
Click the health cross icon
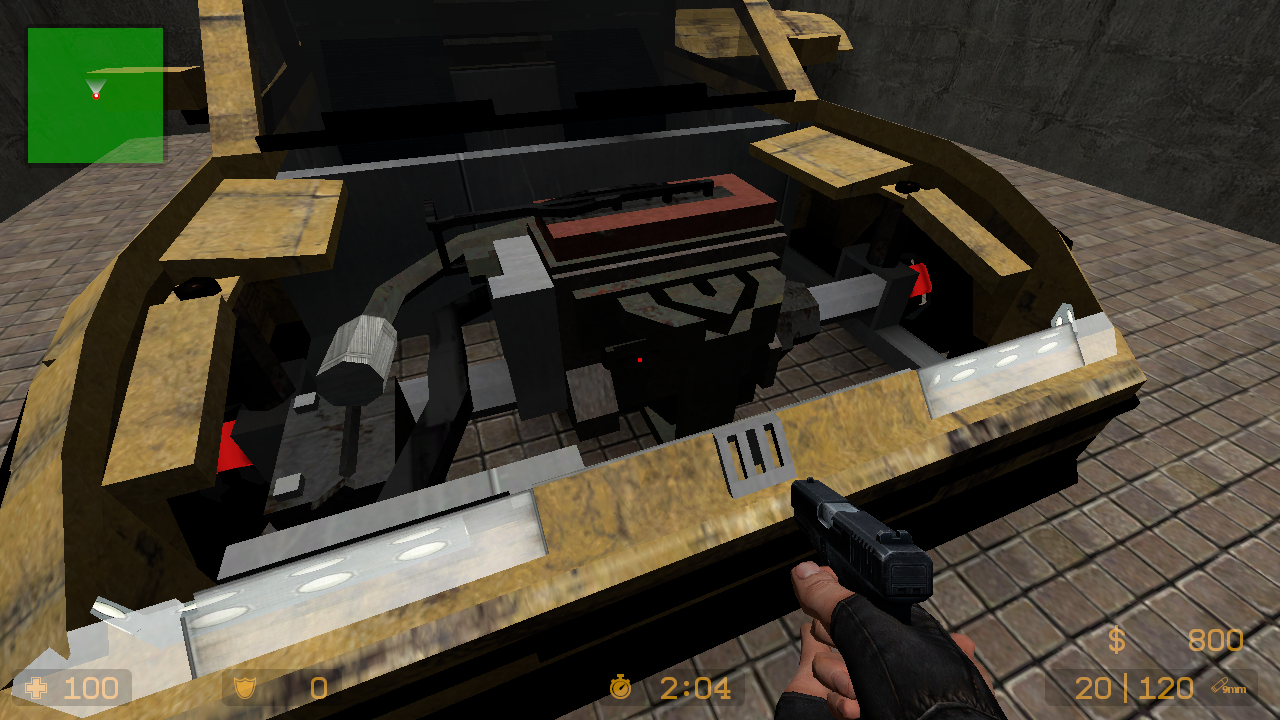click(37, 688)
